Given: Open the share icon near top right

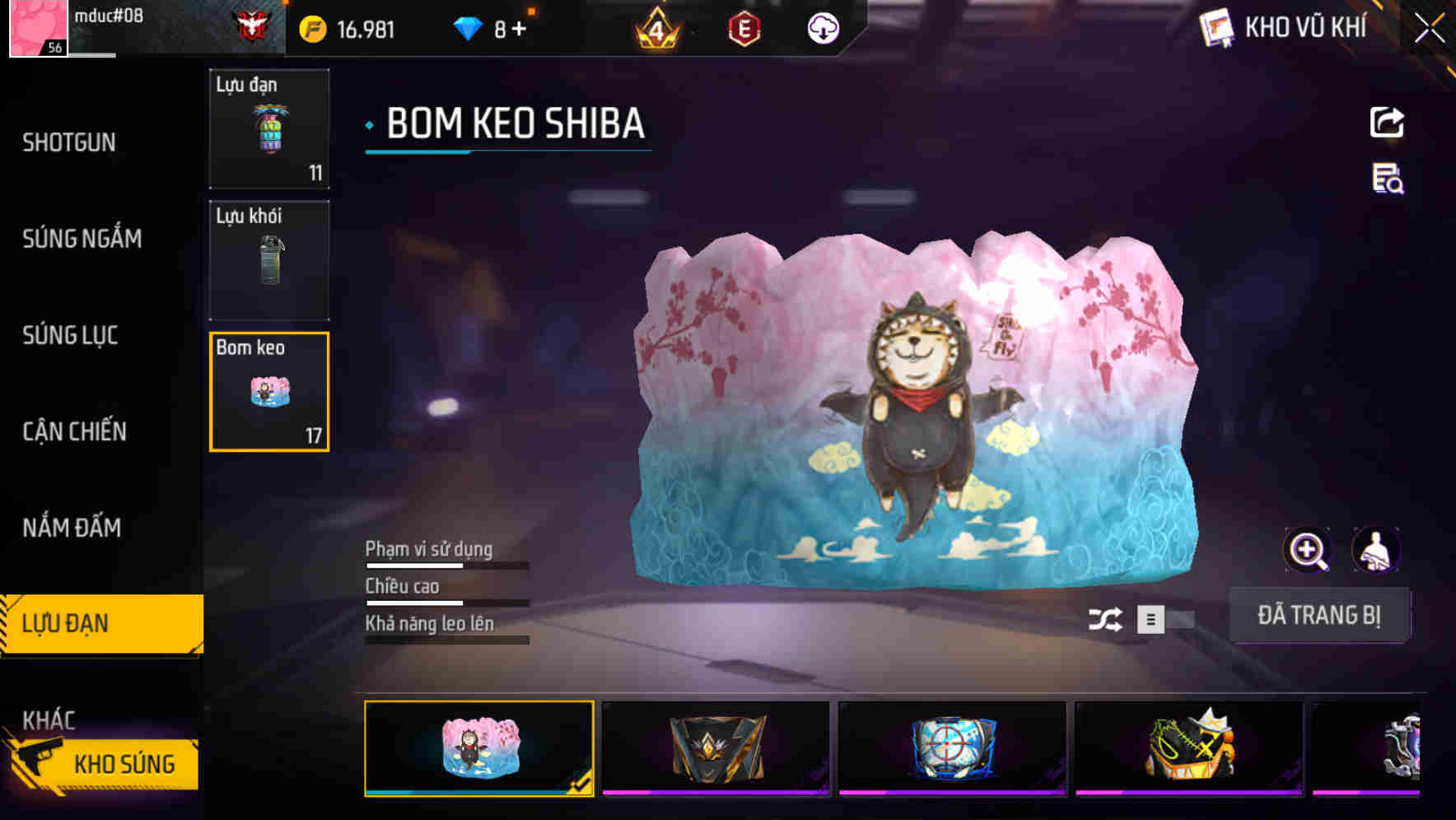Looking at the screenshot, I should 1387,122.
